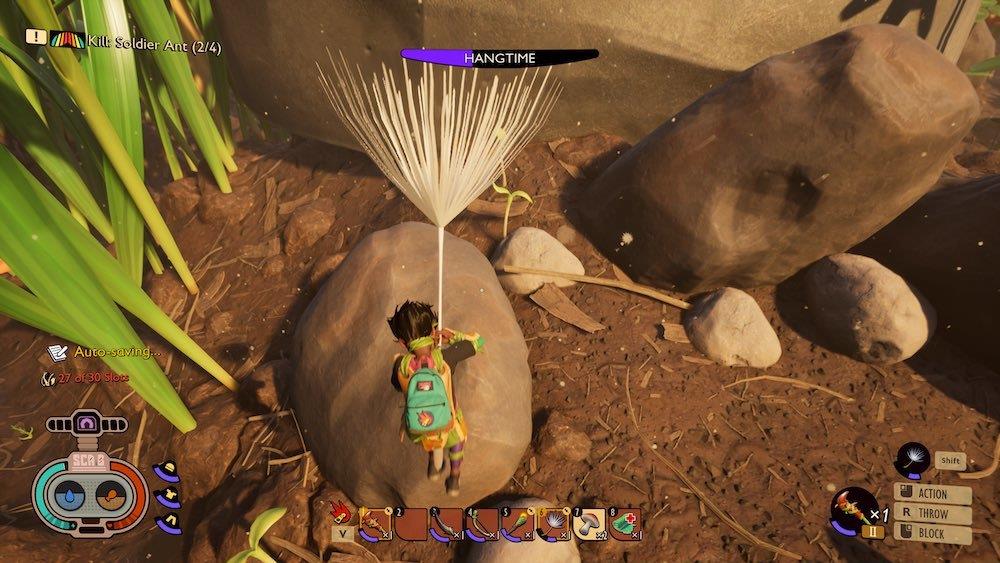Select the red spiked club hotbar slot
Image resolution: width=1000 pixels, height=563 pixels.
378,522
